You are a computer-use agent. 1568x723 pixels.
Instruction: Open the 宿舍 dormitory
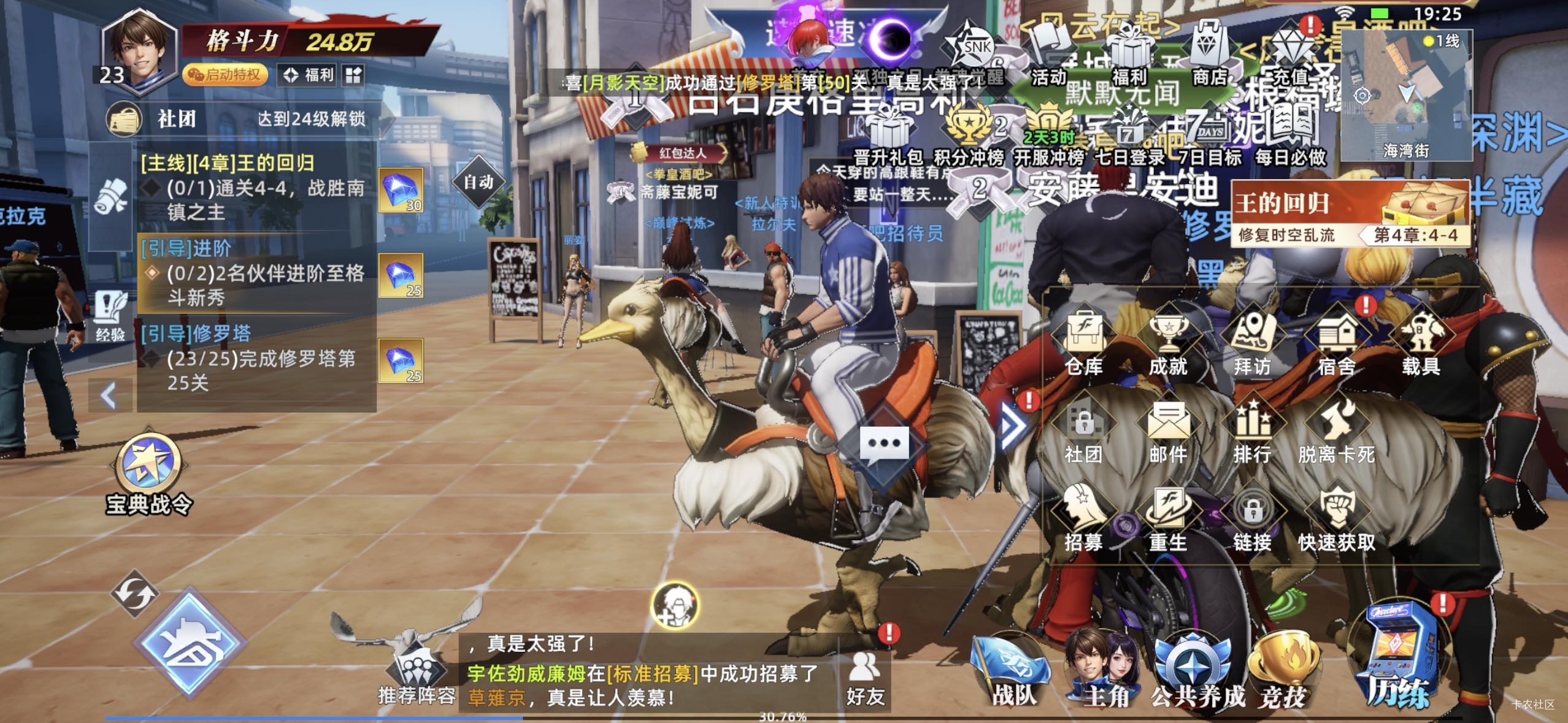1337,342
